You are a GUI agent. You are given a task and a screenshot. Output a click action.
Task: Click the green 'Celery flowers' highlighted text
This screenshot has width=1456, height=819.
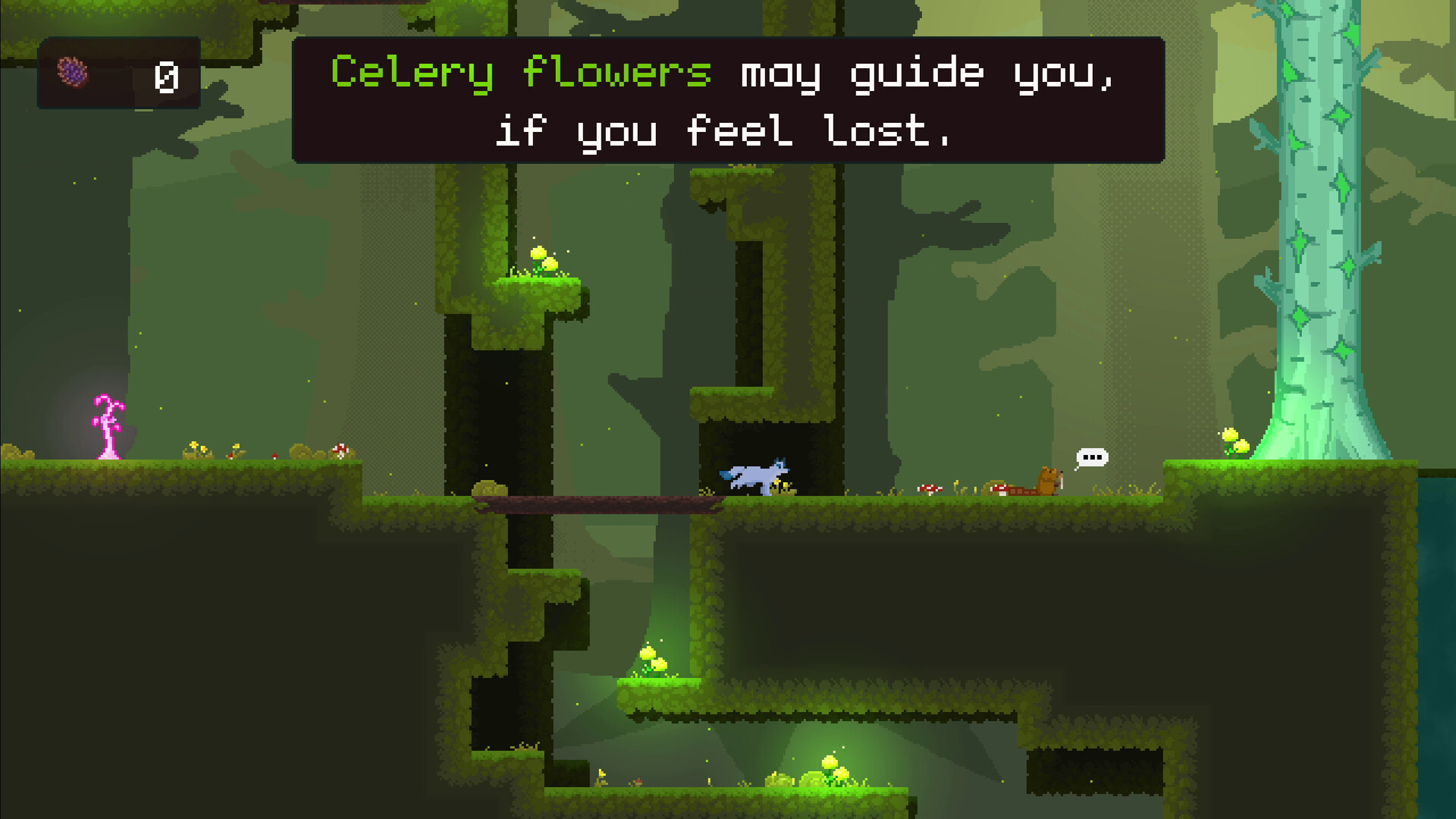point(522,72)
